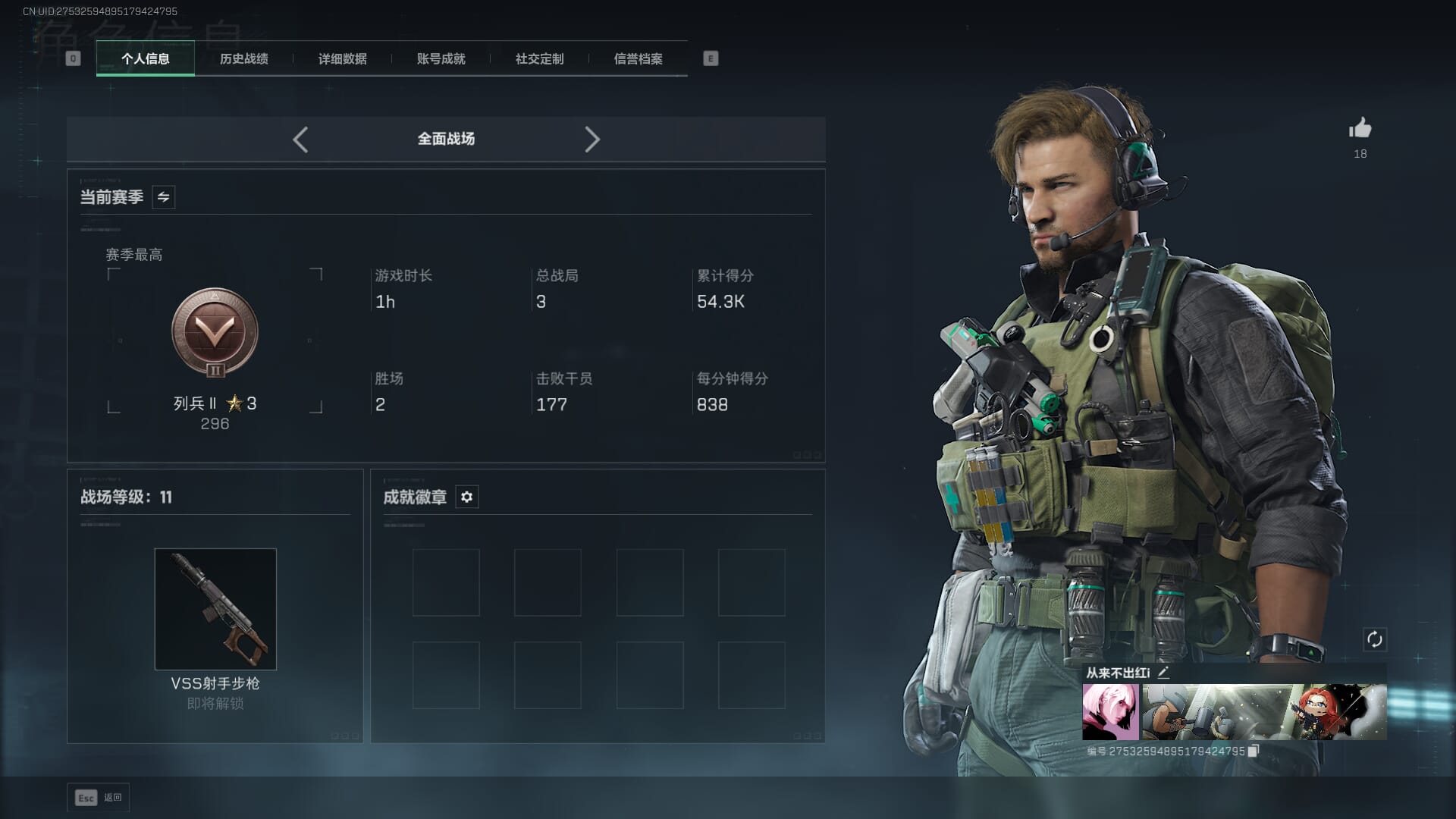Select the 列兵 II rank badge
1456x819 pixels.
click(215, 332)
